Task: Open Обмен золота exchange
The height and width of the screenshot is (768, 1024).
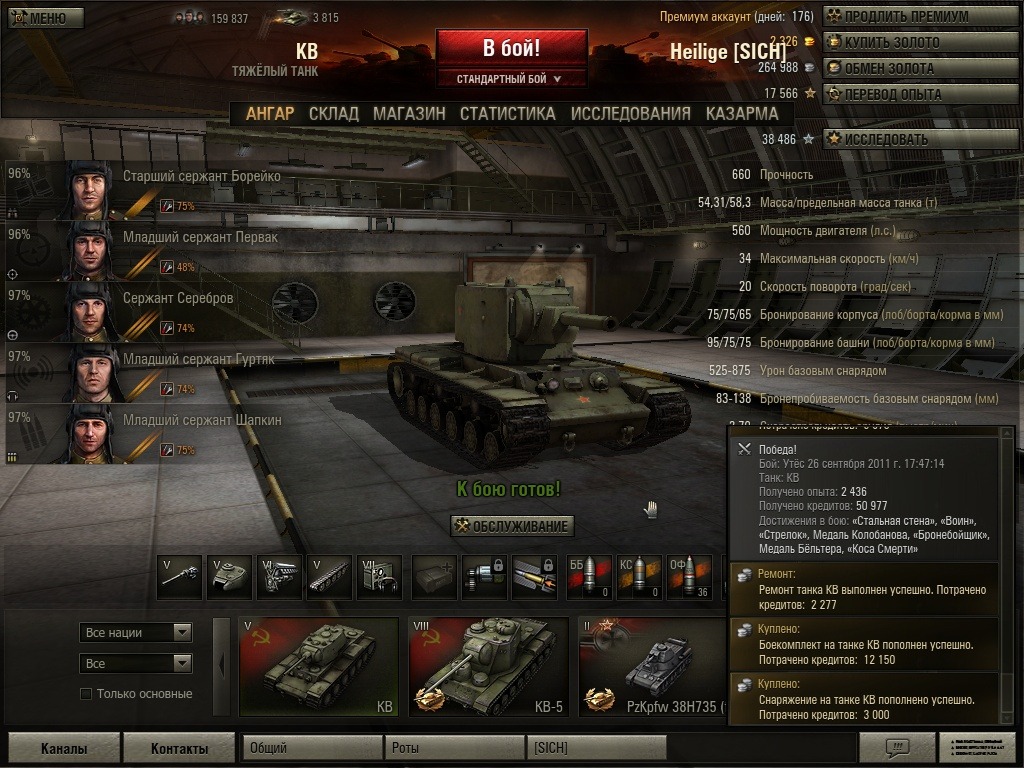Action: (907, 69)
